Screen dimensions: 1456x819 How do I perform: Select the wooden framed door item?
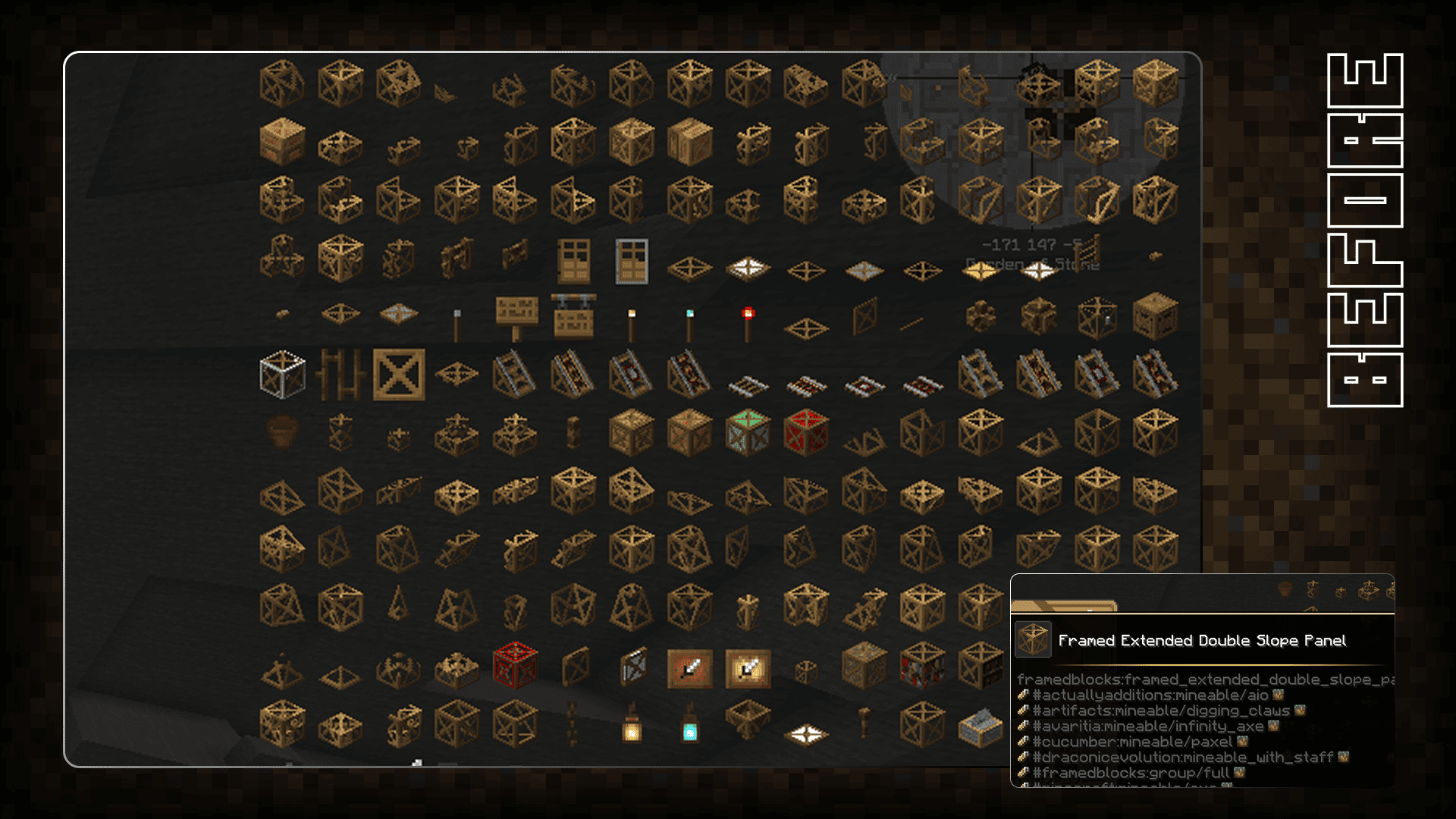point(573,260)
